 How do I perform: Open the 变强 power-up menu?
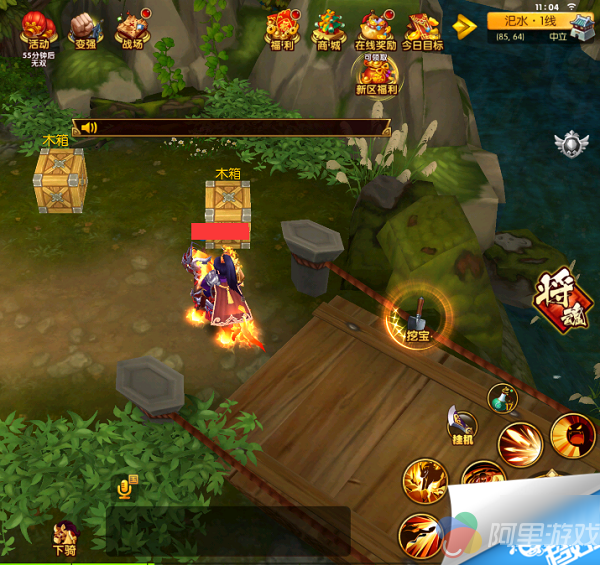(x=84, y=29)
